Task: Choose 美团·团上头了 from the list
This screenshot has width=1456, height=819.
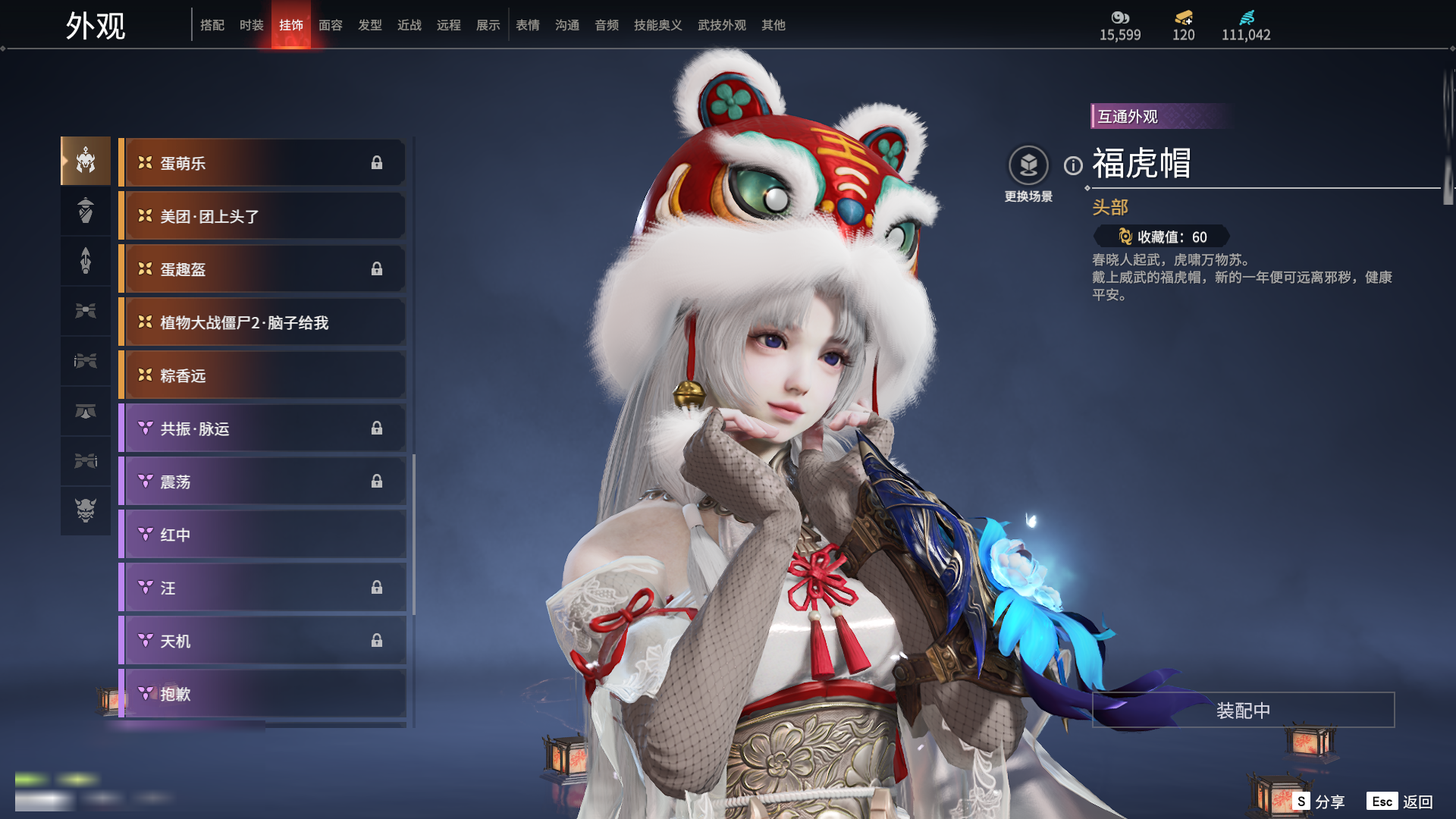Action: click(x=262, y=216)
